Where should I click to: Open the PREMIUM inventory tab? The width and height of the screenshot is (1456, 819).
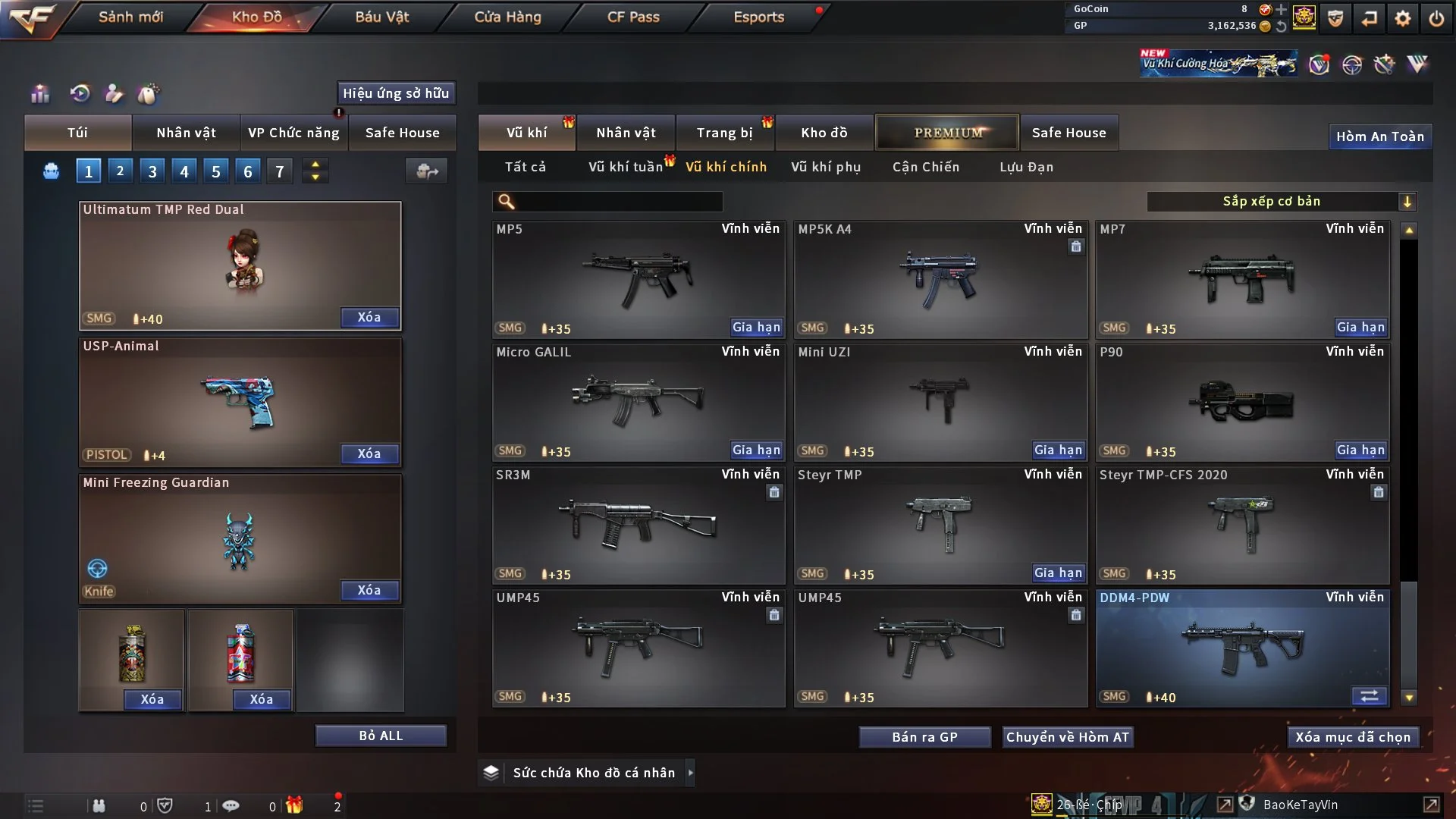click(948, 133)
